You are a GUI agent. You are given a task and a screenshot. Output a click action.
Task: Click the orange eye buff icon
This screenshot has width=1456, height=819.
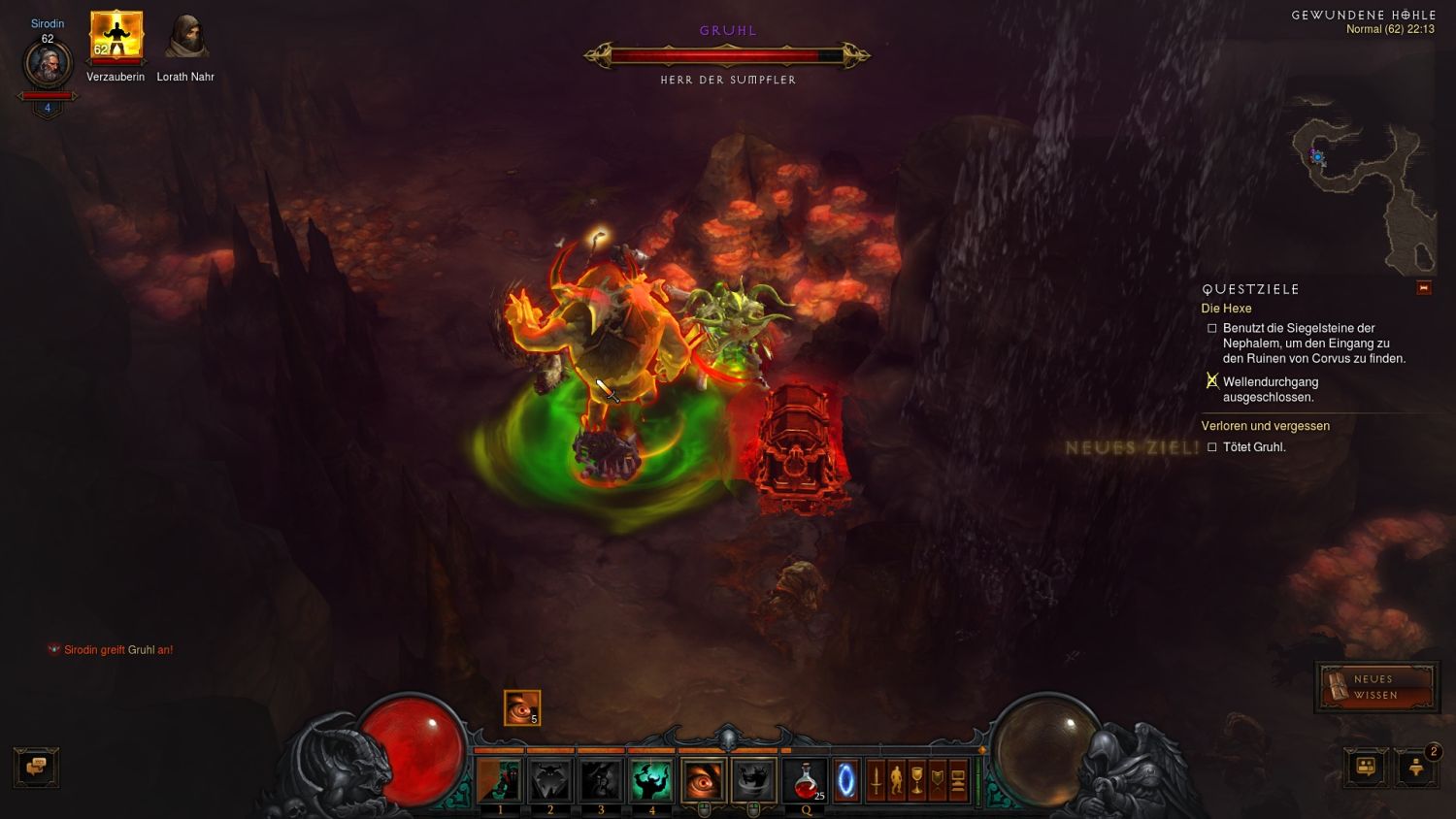[521, 707]
